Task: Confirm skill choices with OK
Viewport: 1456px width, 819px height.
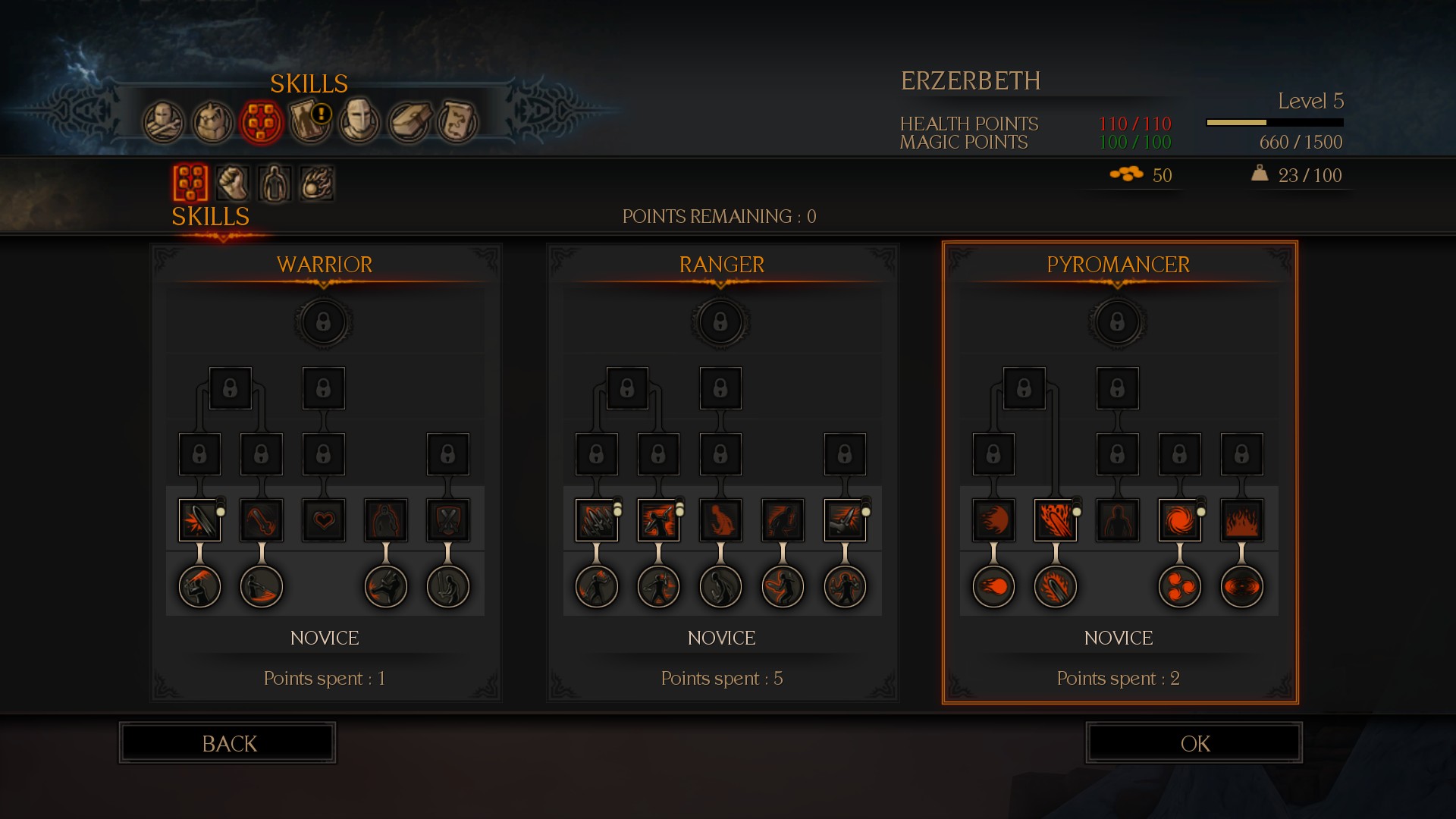Action: pyautogui.click(x=1194, y=743)
